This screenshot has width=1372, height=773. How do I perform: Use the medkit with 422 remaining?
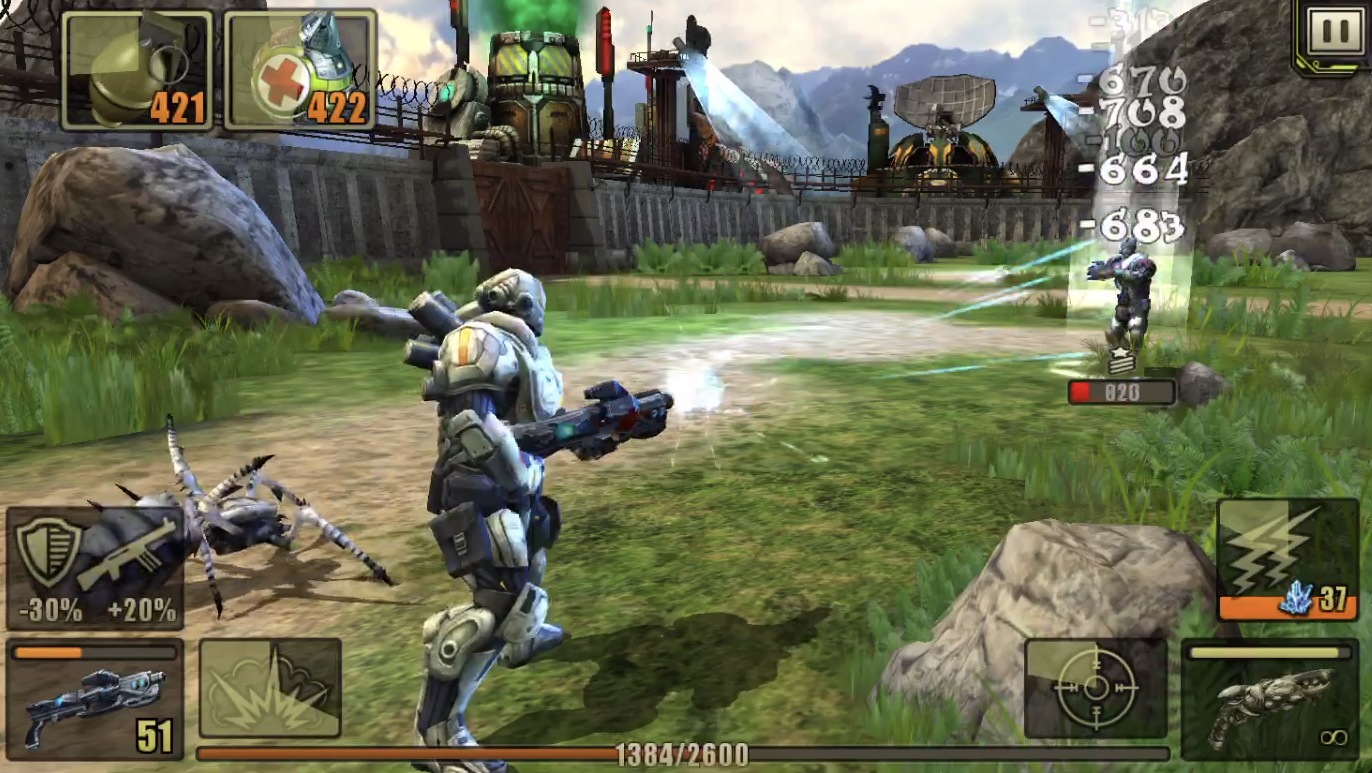300,70
